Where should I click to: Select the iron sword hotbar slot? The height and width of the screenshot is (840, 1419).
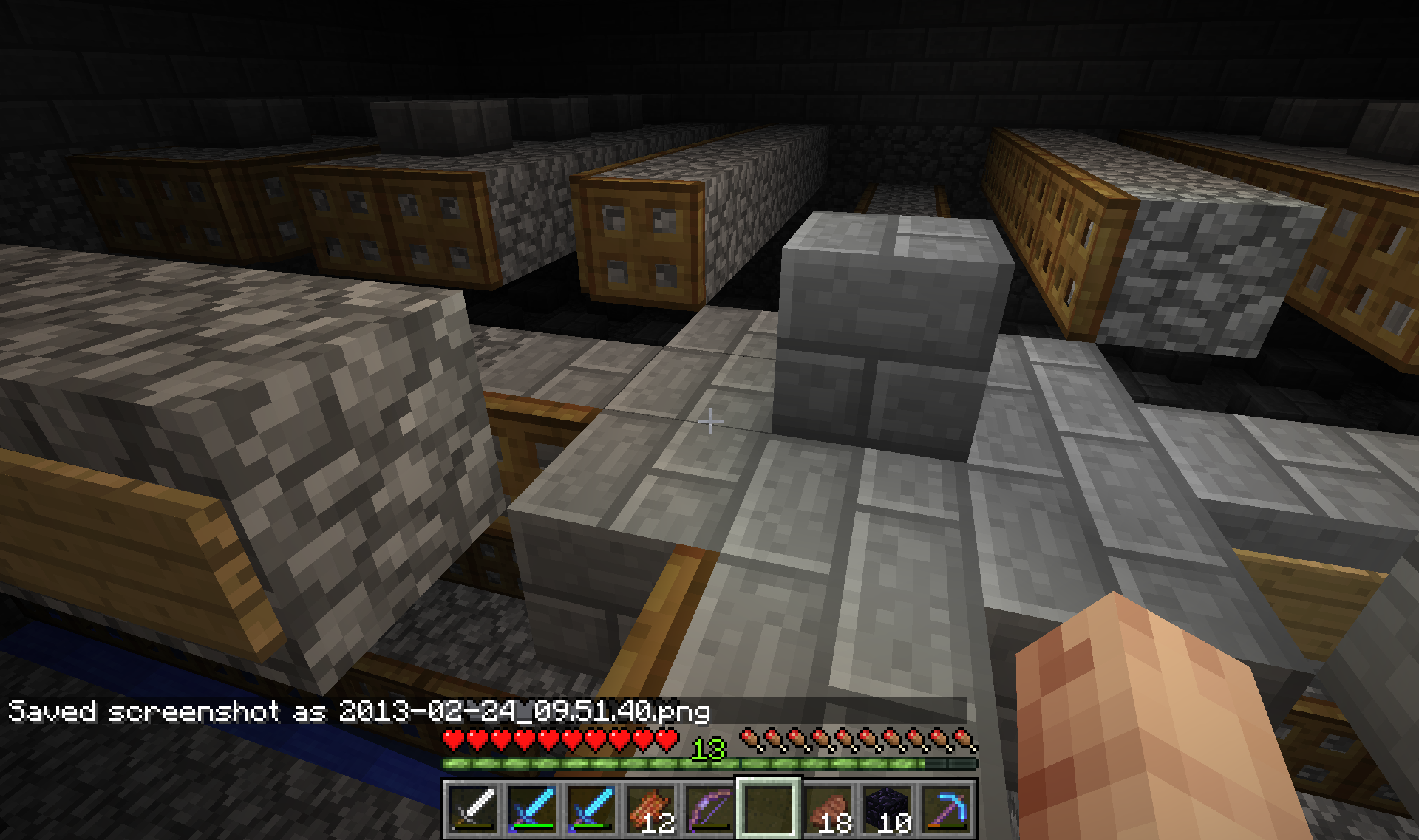(473, 807)
